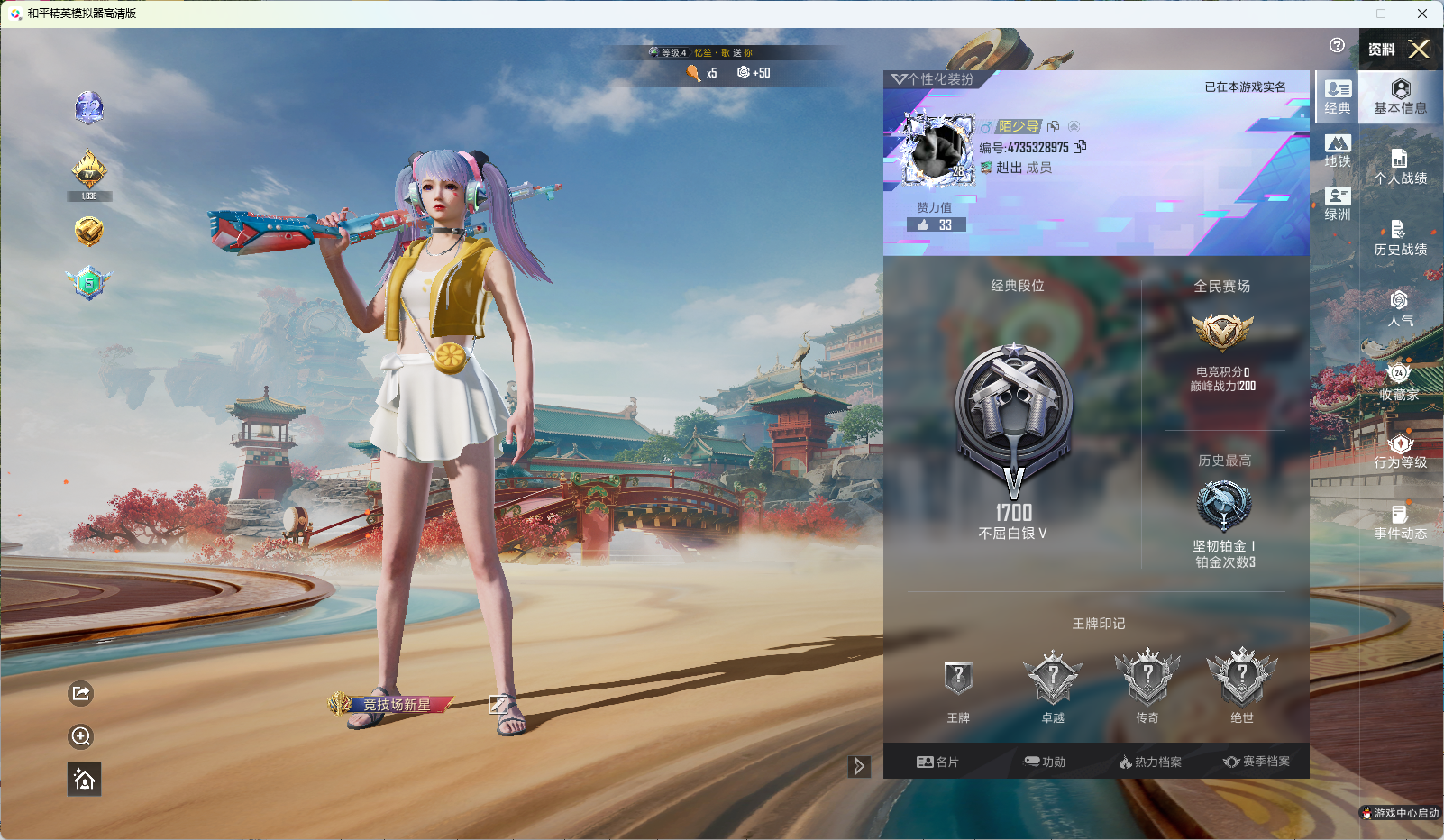Open 事件动态 event feed
Image resolution: width=1444 pixels, height=840 pixels.
[1400, 523]
